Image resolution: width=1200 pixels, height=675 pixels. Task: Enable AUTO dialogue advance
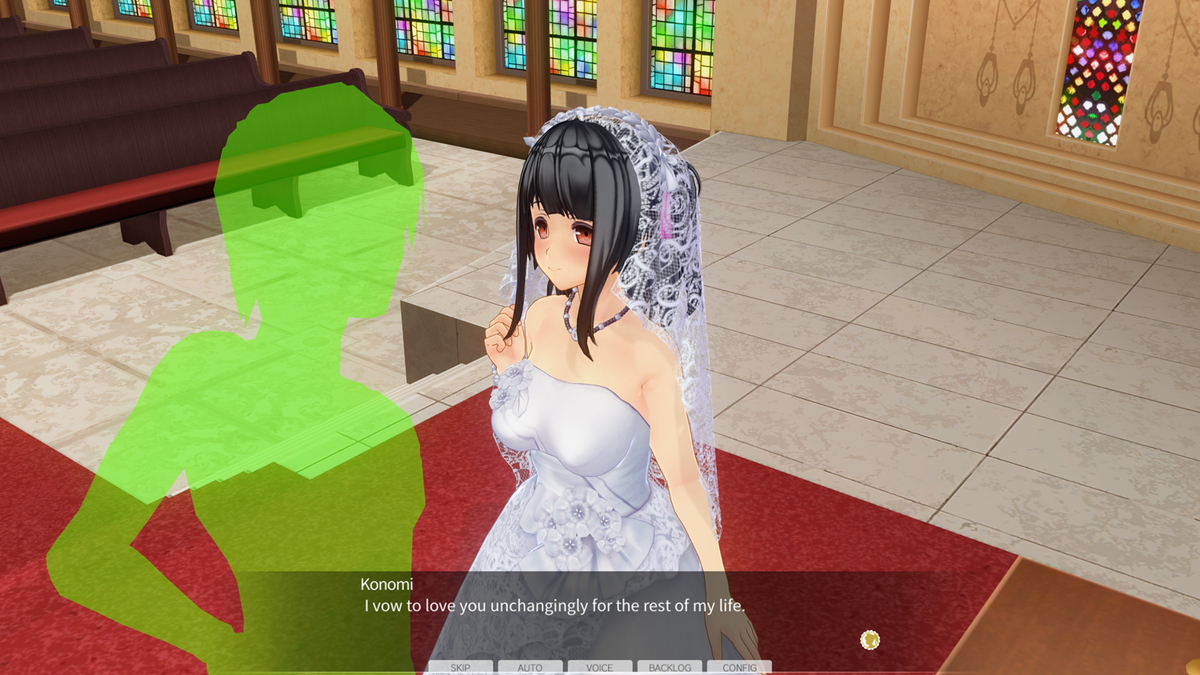tap(530, 667)
